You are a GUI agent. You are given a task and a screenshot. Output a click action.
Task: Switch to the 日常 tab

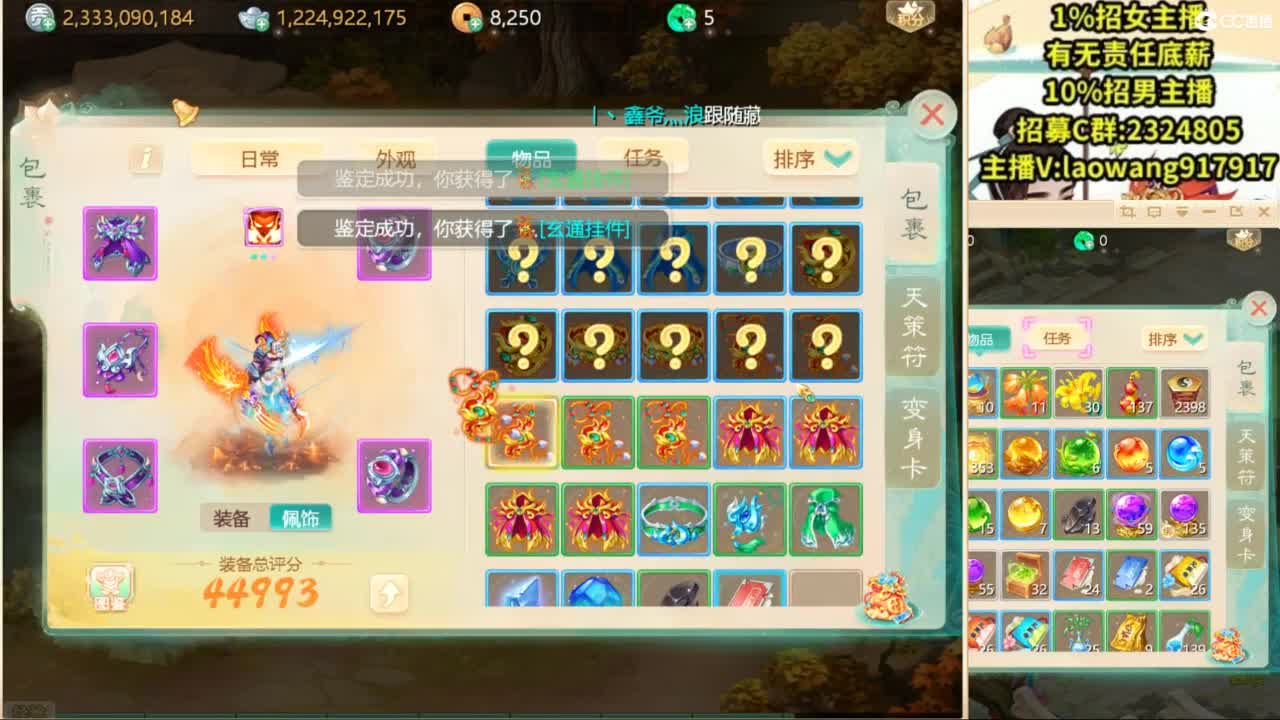coord(258,157)
